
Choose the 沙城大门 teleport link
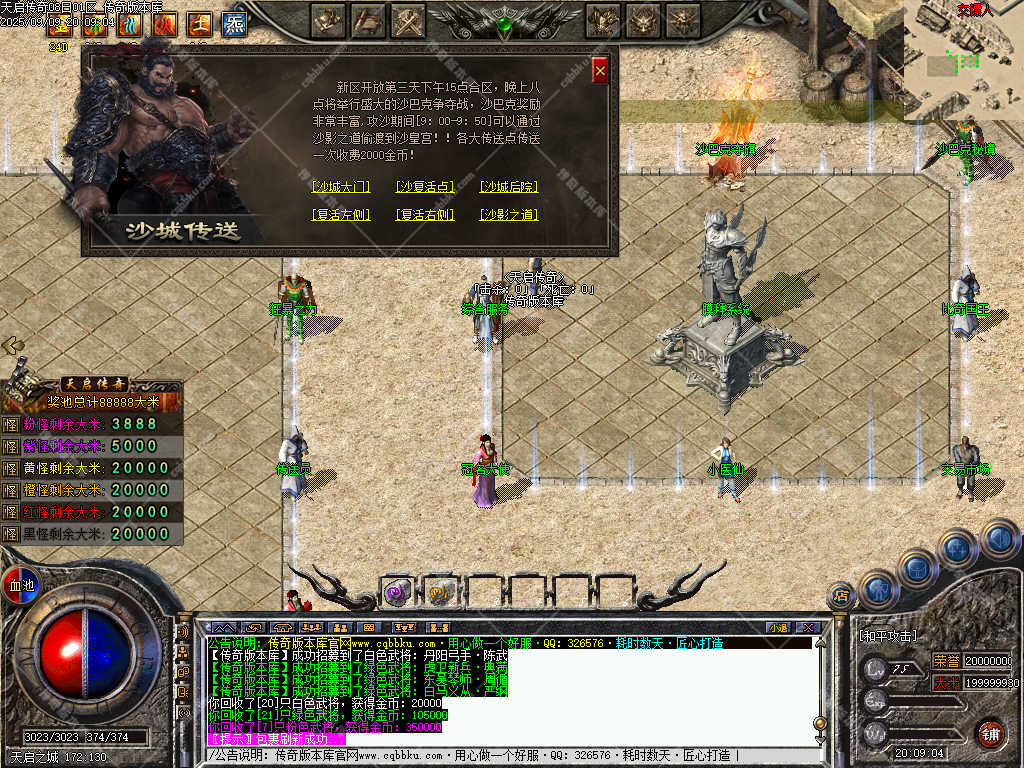[341, 187]
